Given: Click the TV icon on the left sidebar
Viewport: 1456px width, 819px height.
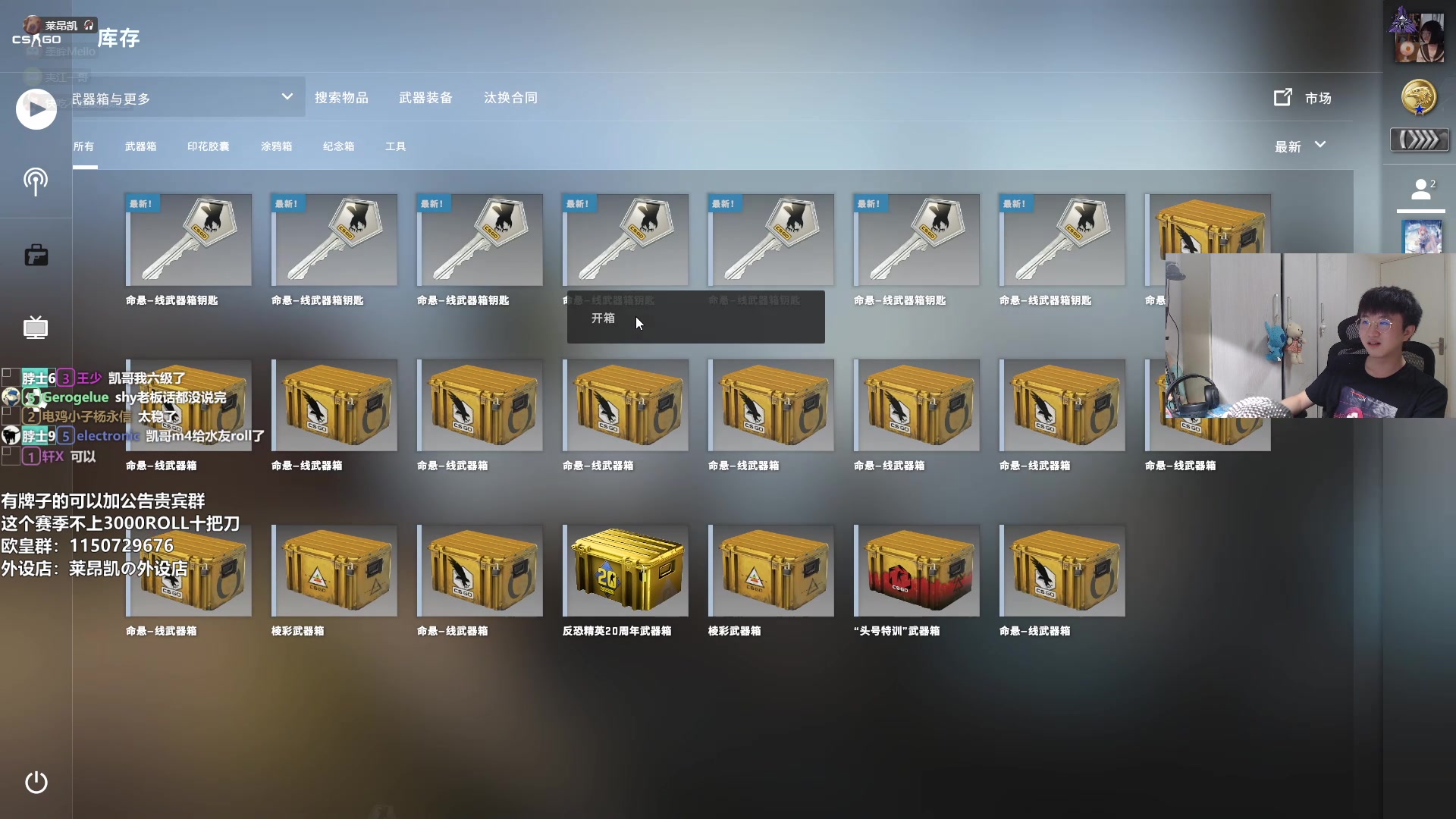Looking at the screenshot, I should pos(35,328).
